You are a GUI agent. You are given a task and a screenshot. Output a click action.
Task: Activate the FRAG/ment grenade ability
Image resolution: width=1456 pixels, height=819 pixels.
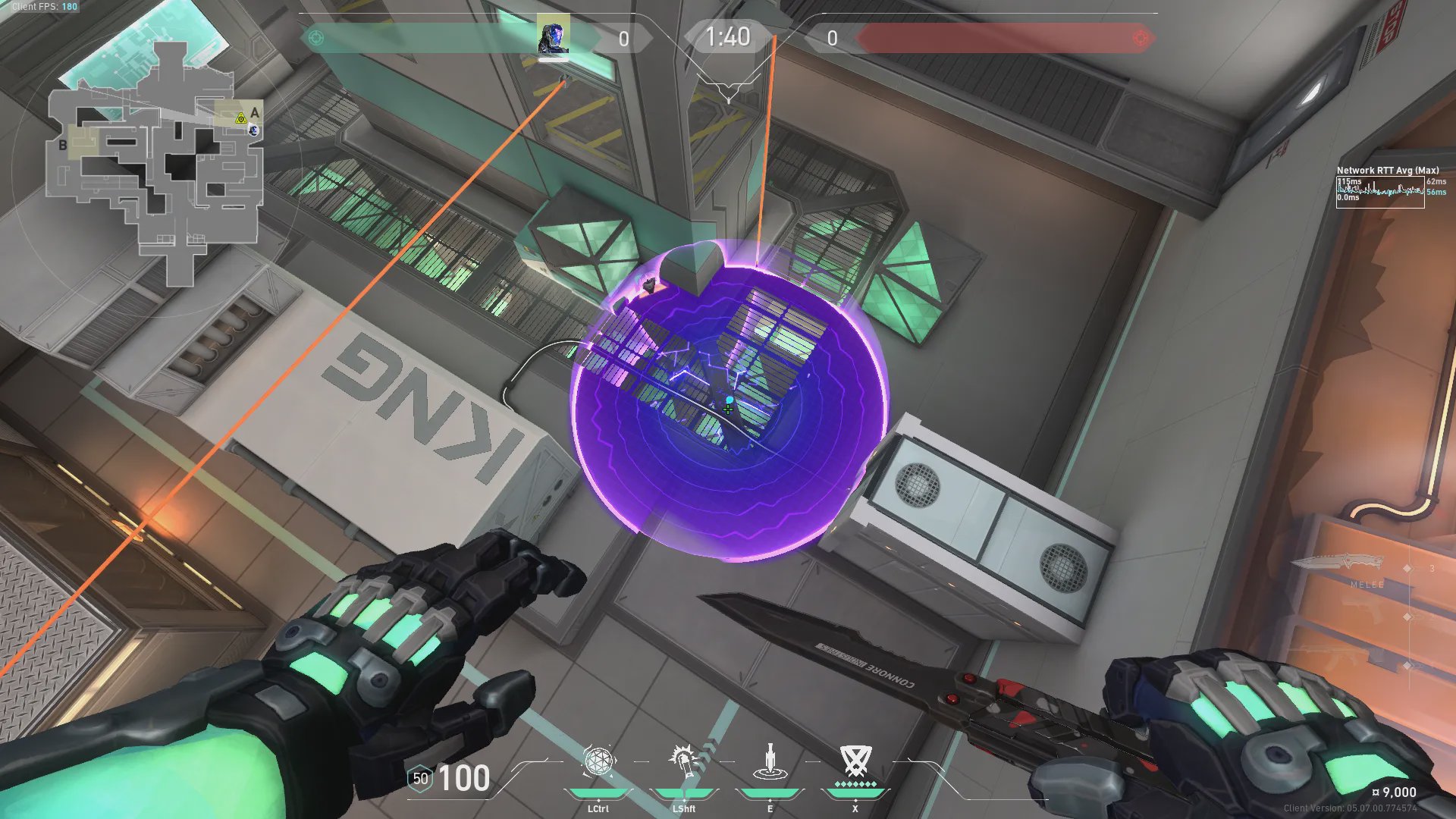[598, 761]
